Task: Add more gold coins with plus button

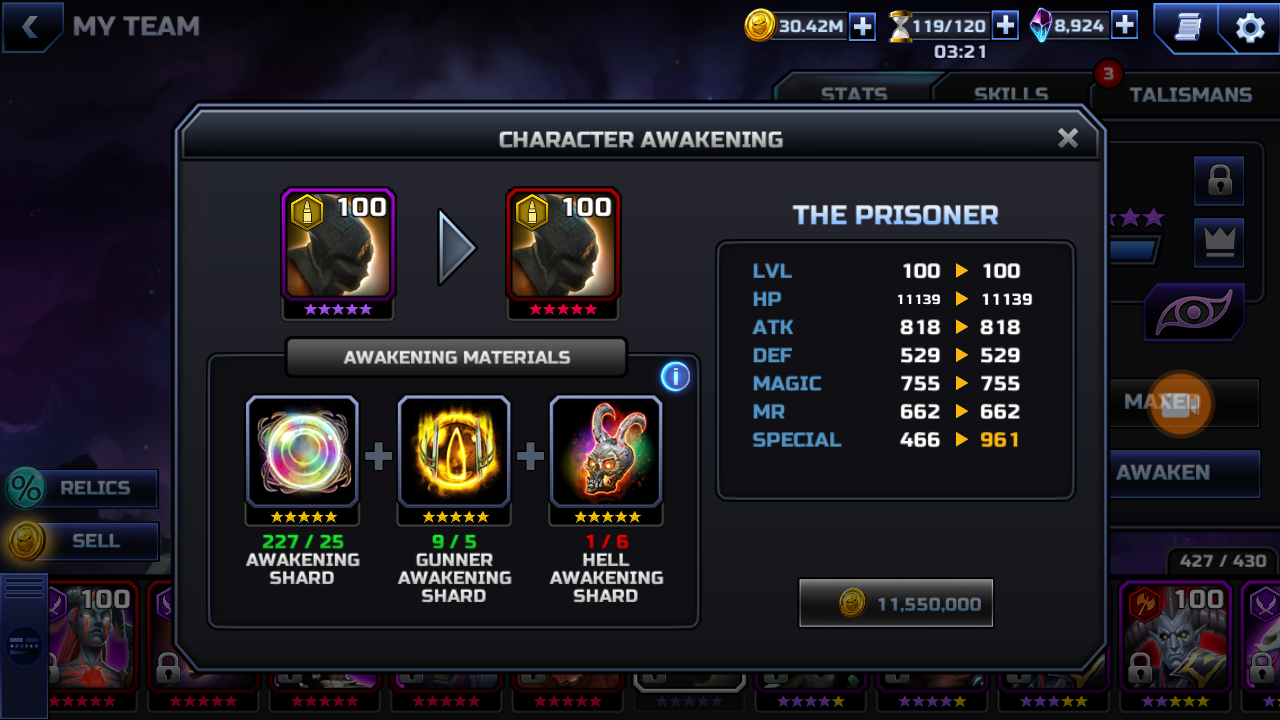Action: pos(862,27)
